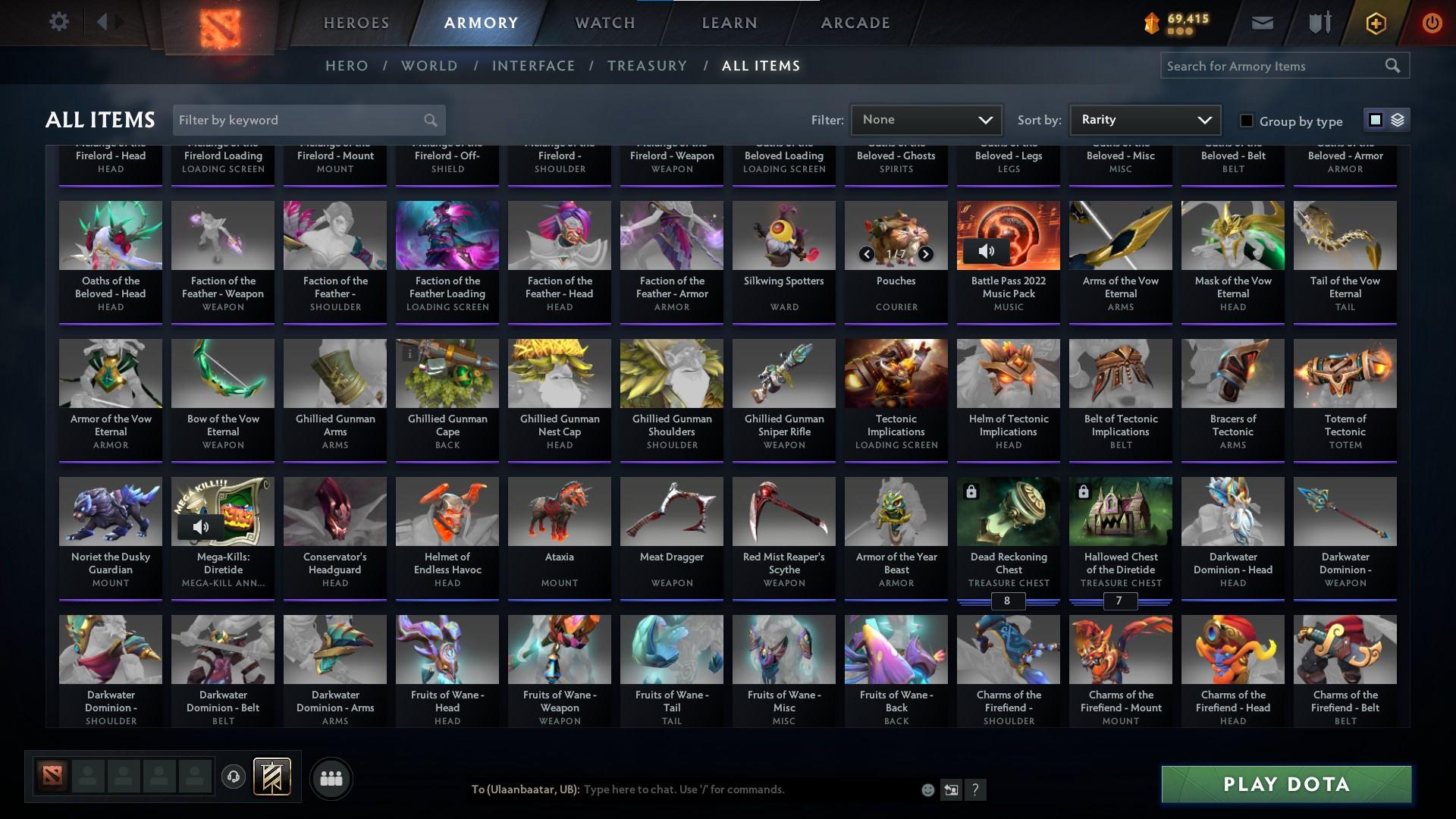
Task: Click the power button to exit Dota
Action: (1432, 22)
